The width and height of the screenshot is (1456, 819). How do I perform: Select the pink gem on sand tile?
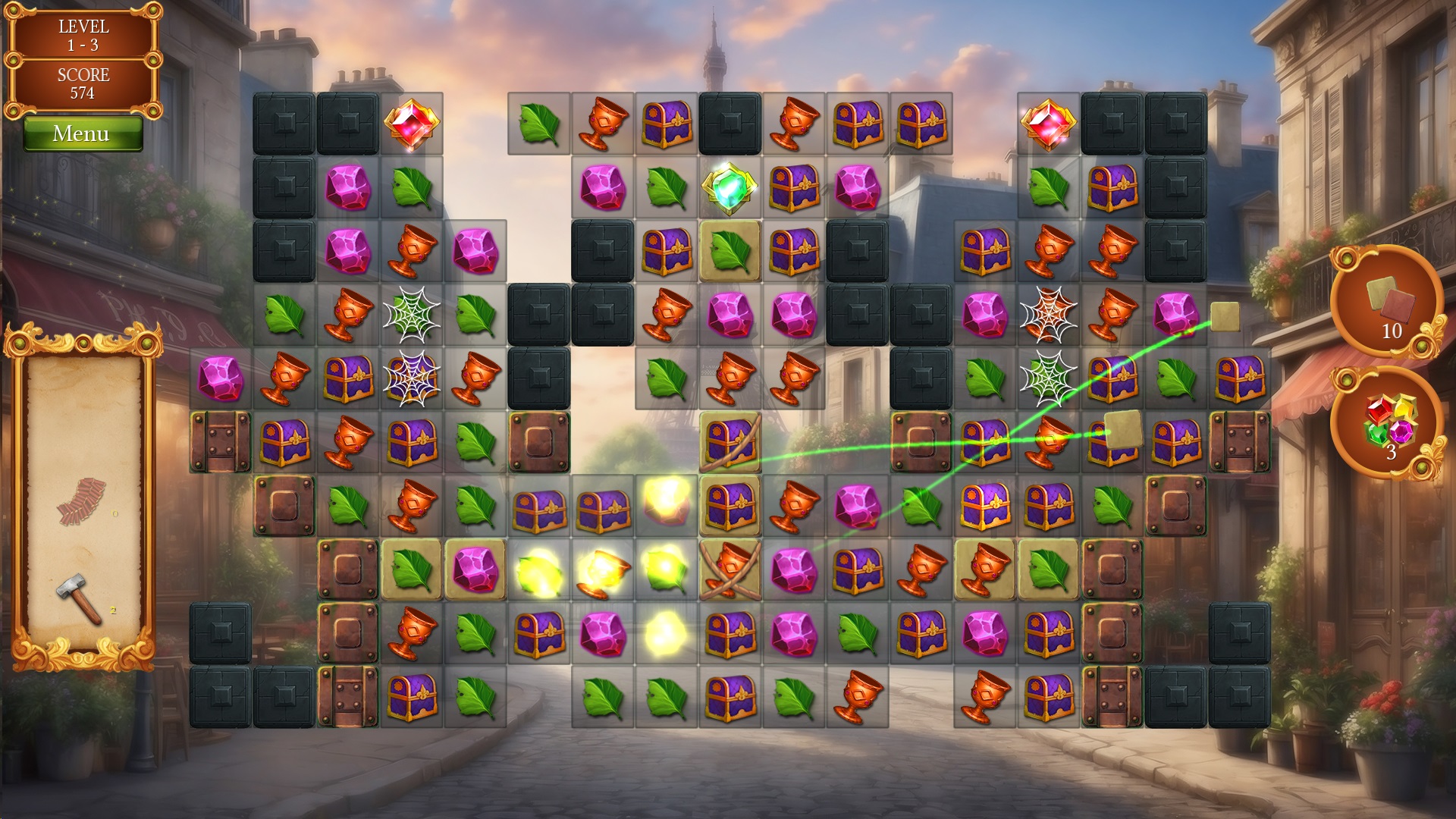point(475,570)
